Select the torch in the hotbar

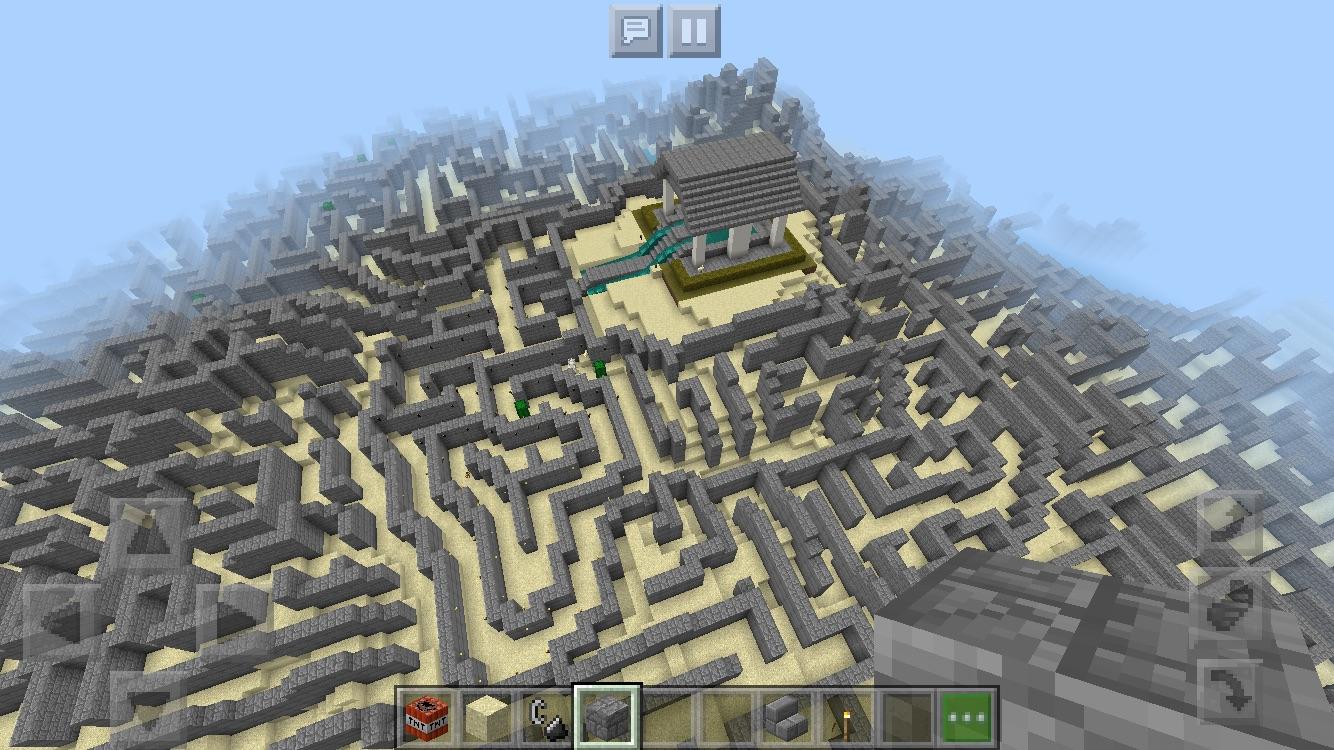point(843,717)
